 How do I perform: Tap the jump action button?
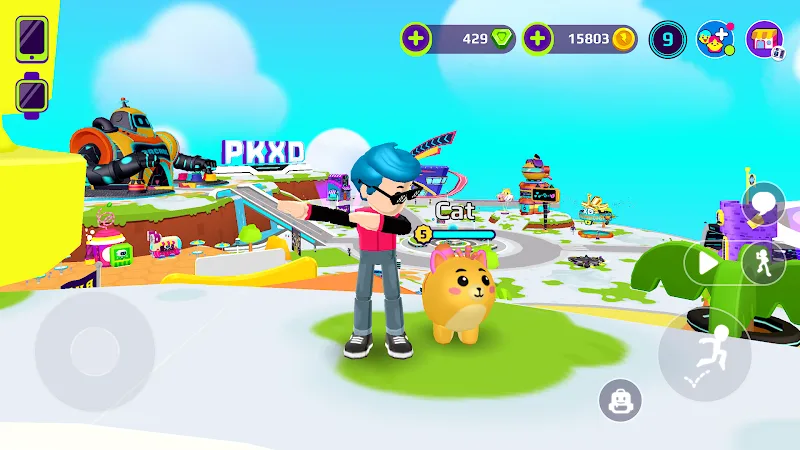pos(704,354)
